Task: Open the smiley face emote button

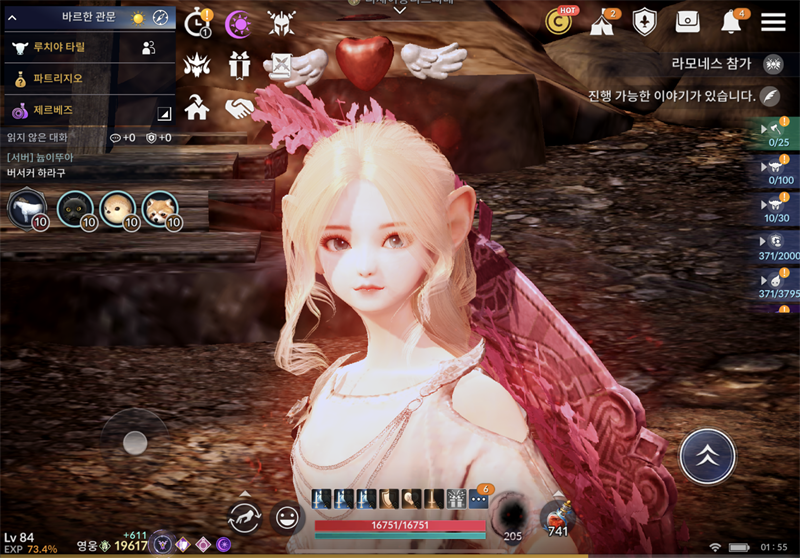Action: coord(288,517)
